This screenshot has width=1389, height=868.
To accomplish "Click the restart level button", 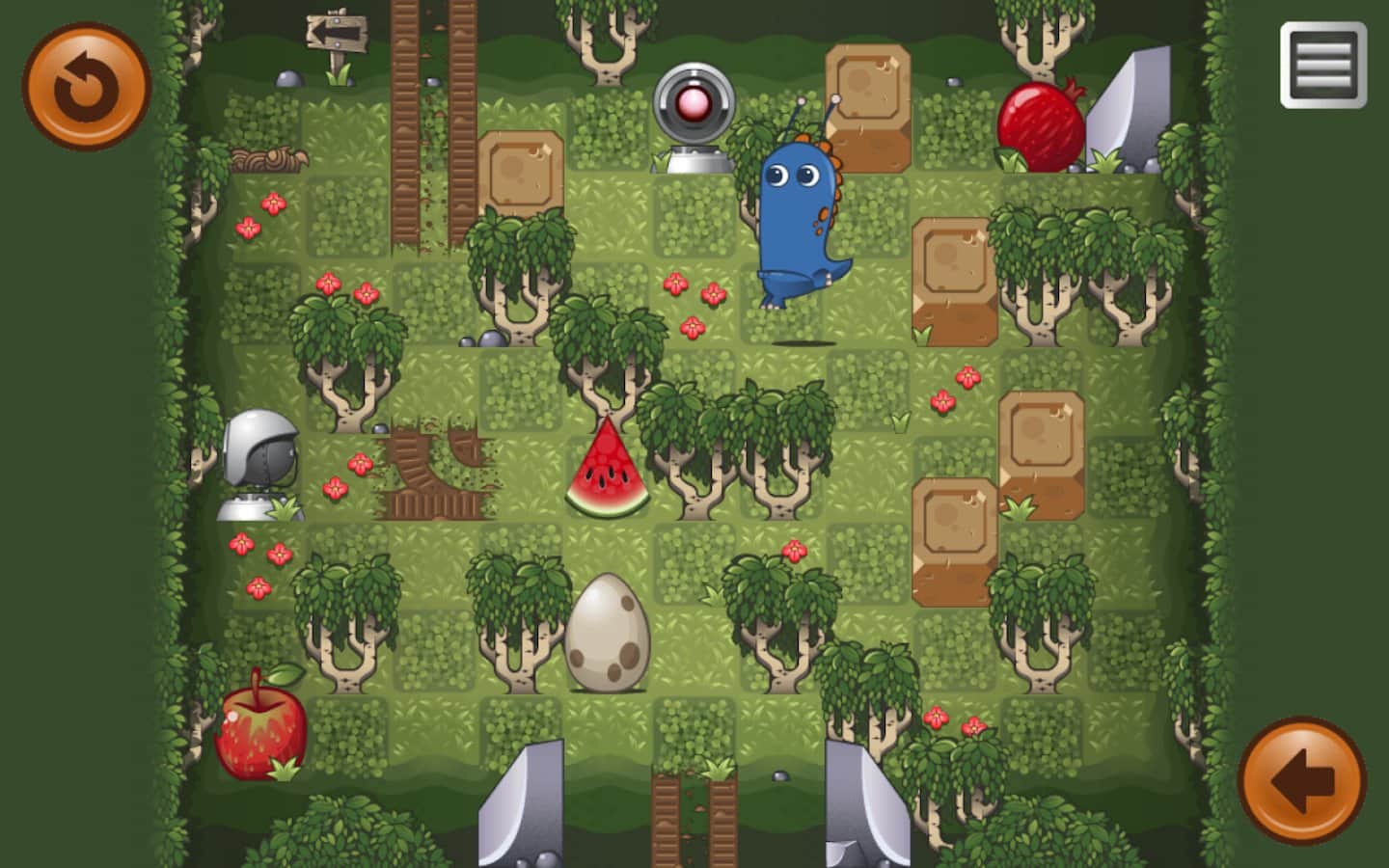I will point(87,85).
